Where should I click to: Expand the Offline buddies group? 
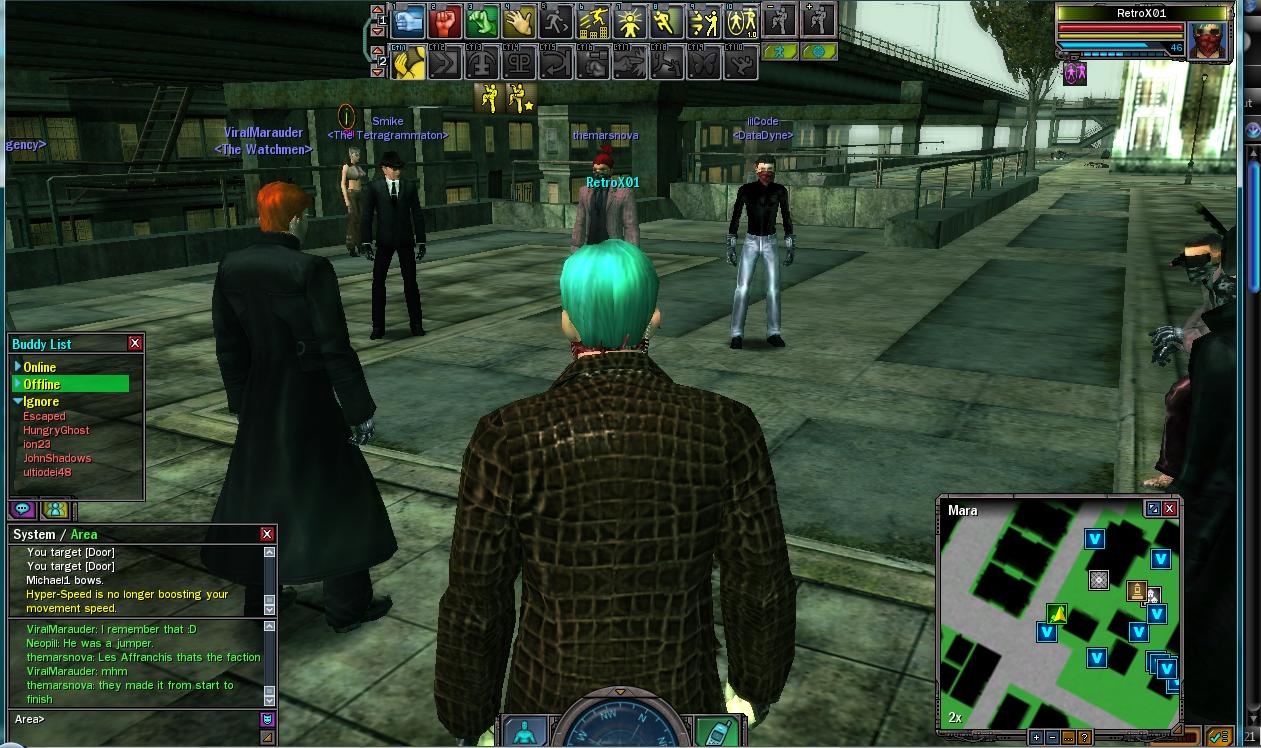point(18,384)
